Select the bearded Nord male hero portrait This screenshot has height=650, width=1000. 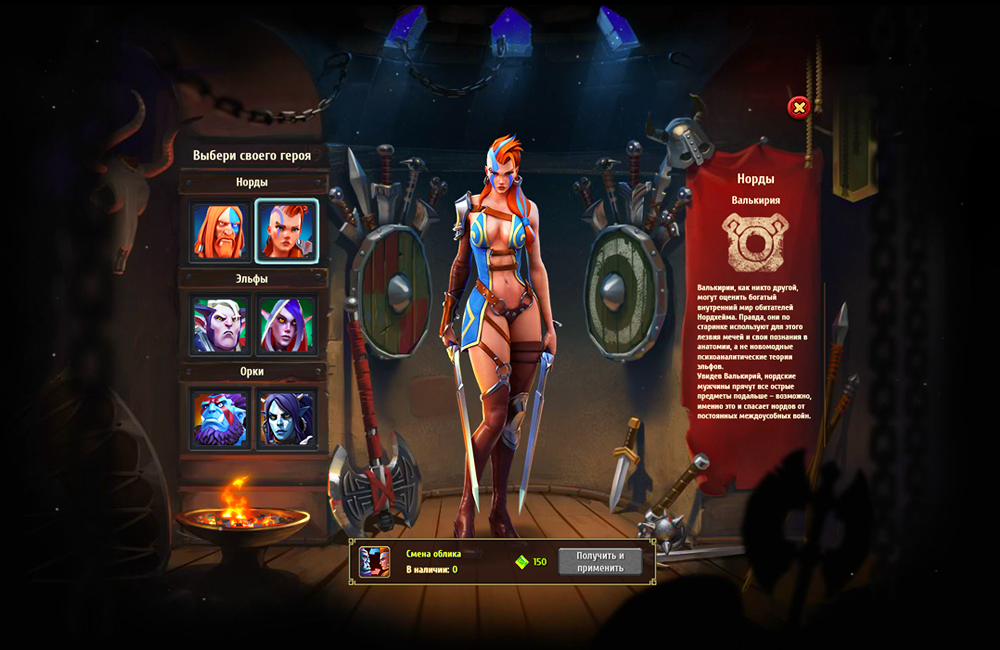point(220,231)
